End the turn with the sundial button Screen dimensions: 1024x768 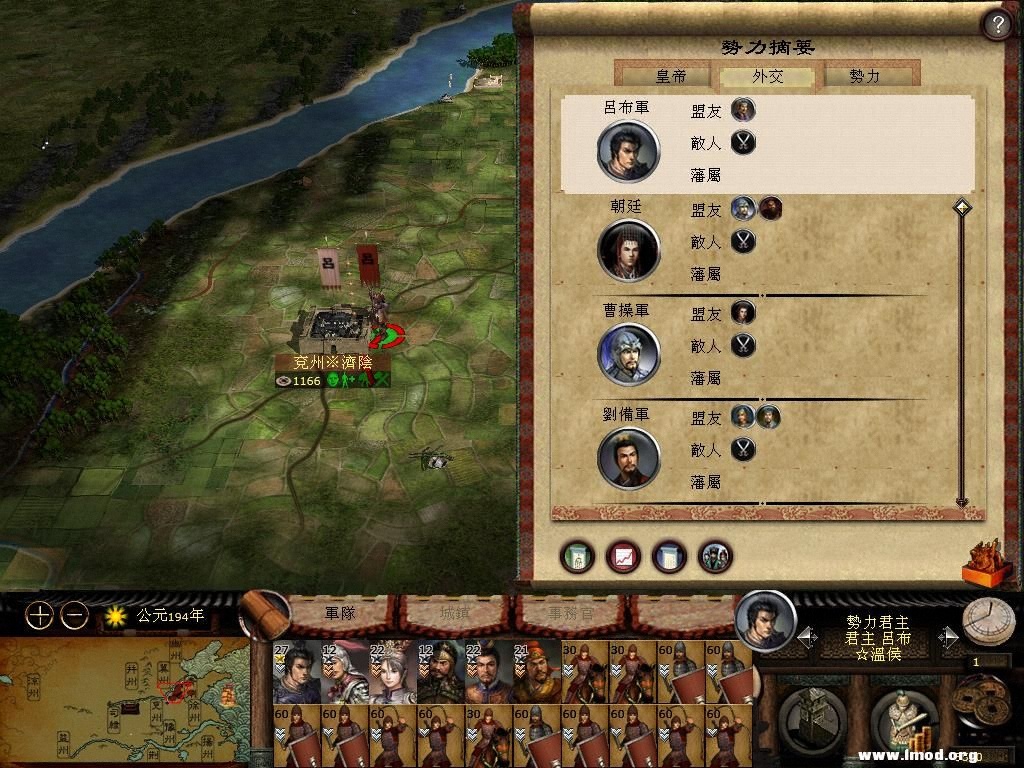(x=988, y=622)
